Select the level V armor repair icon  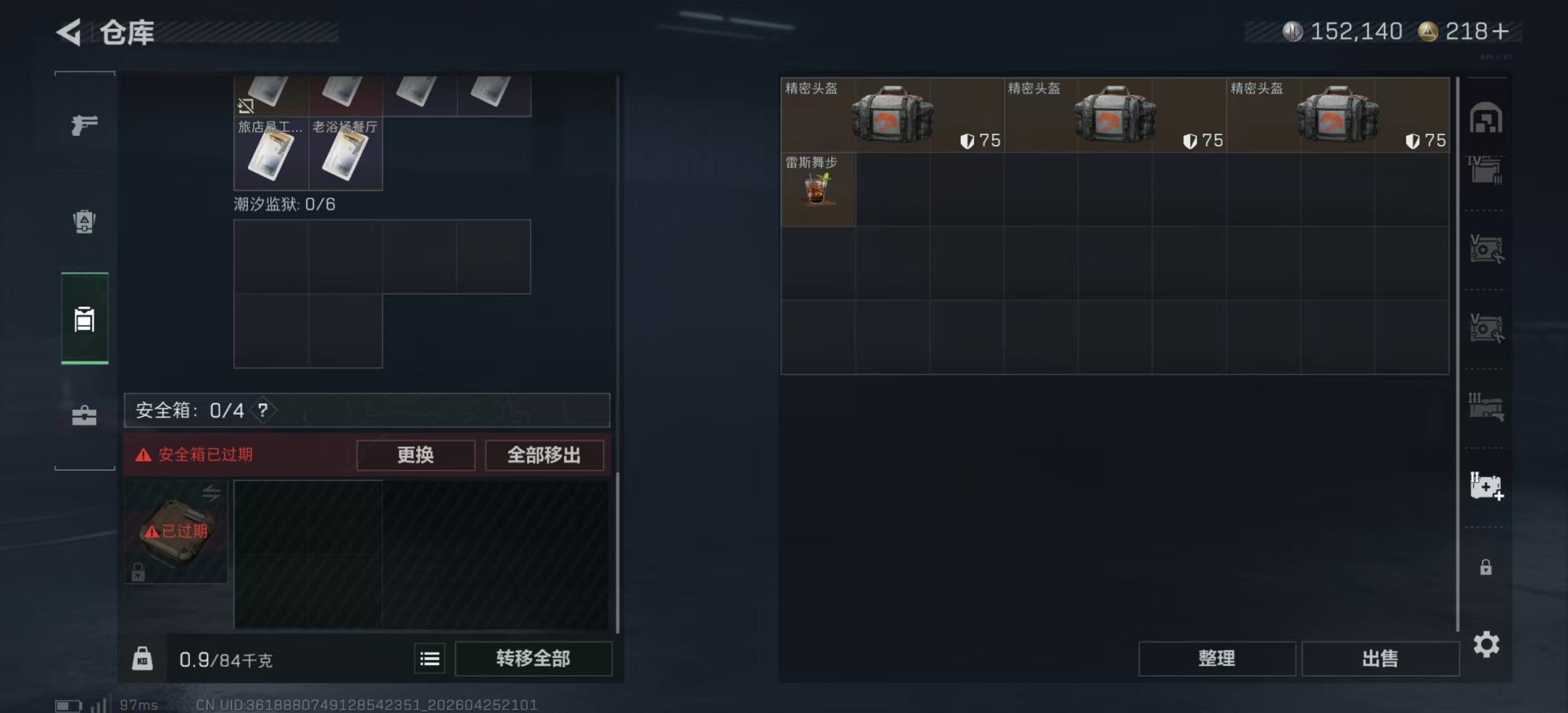point(1488,250)
